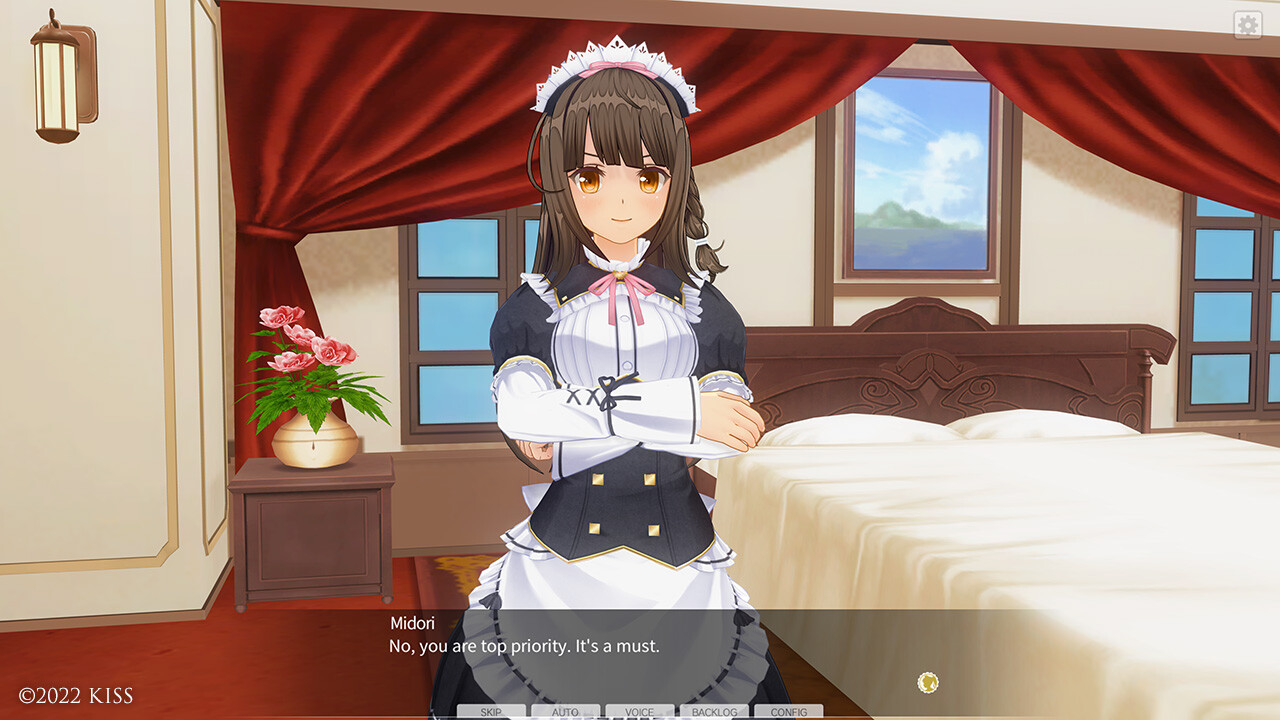Viewport: 1280px width, 720px height.
Task: Click Midori's name label on the dialogue box
Action: [413, 622]
